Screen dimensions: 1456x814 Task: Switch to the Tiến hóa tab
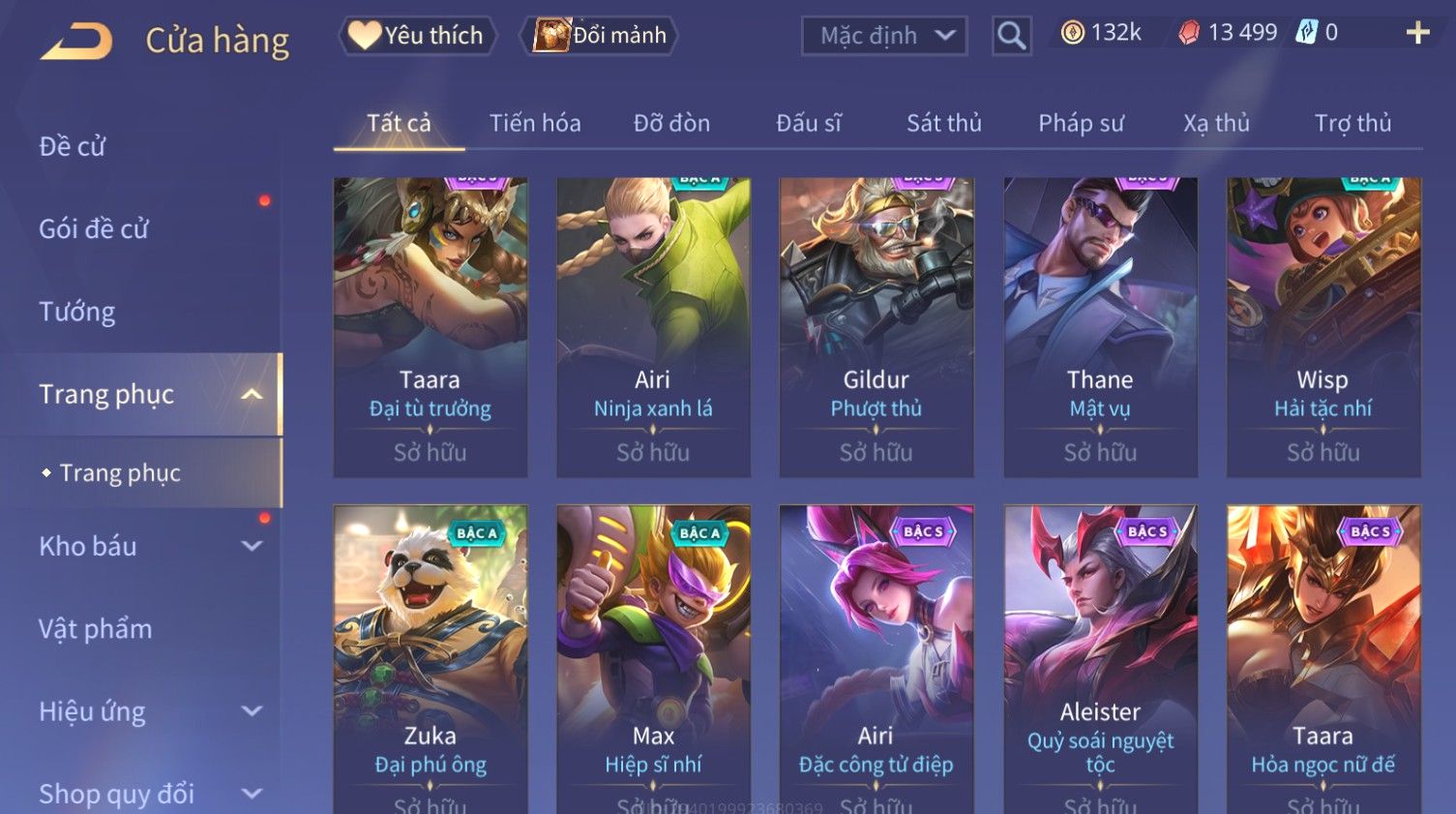[535, 123]
